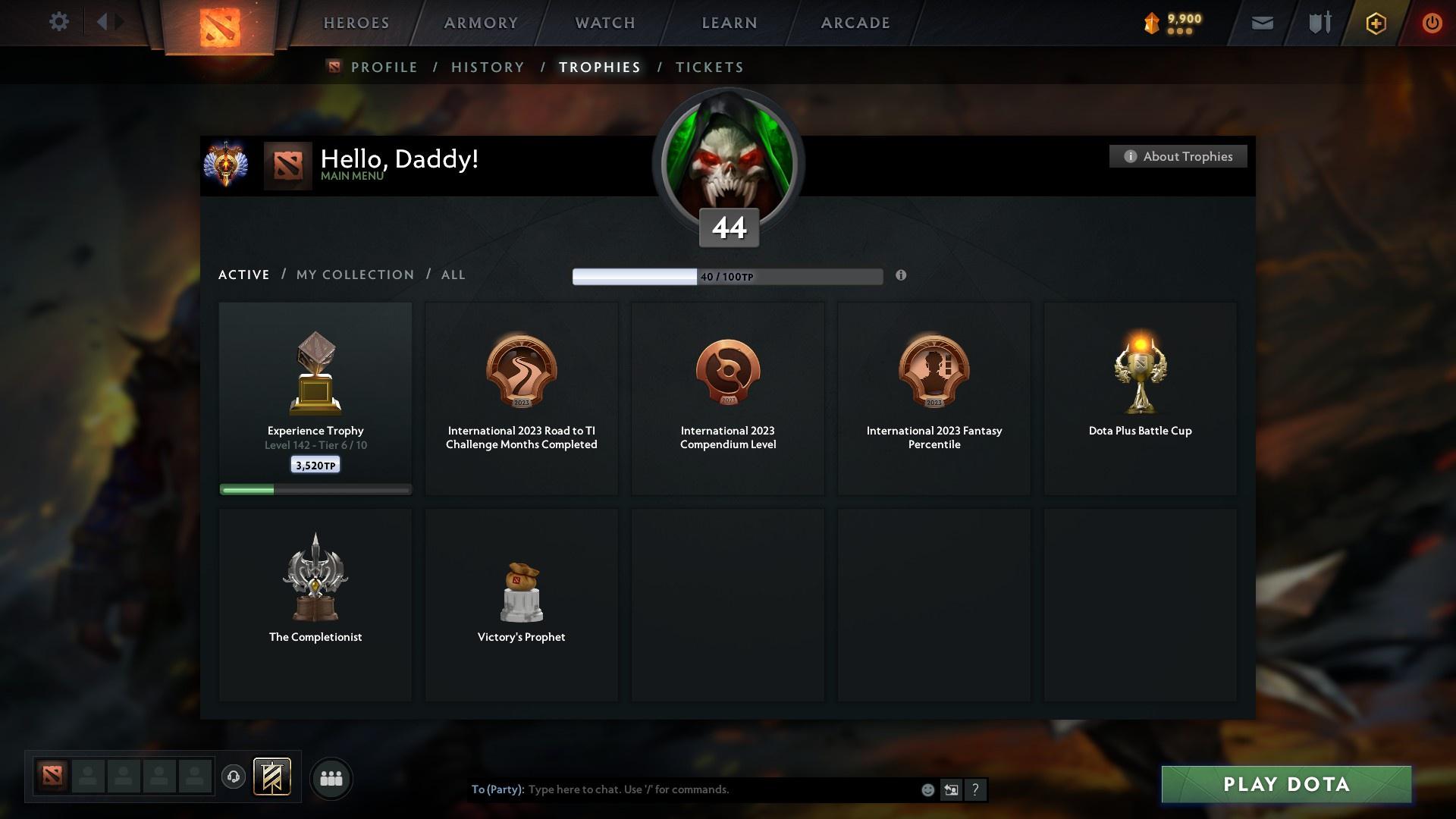The image size is (1456, 819).
Task: Show My Collection trophies
Action: [x=355, y=275]
